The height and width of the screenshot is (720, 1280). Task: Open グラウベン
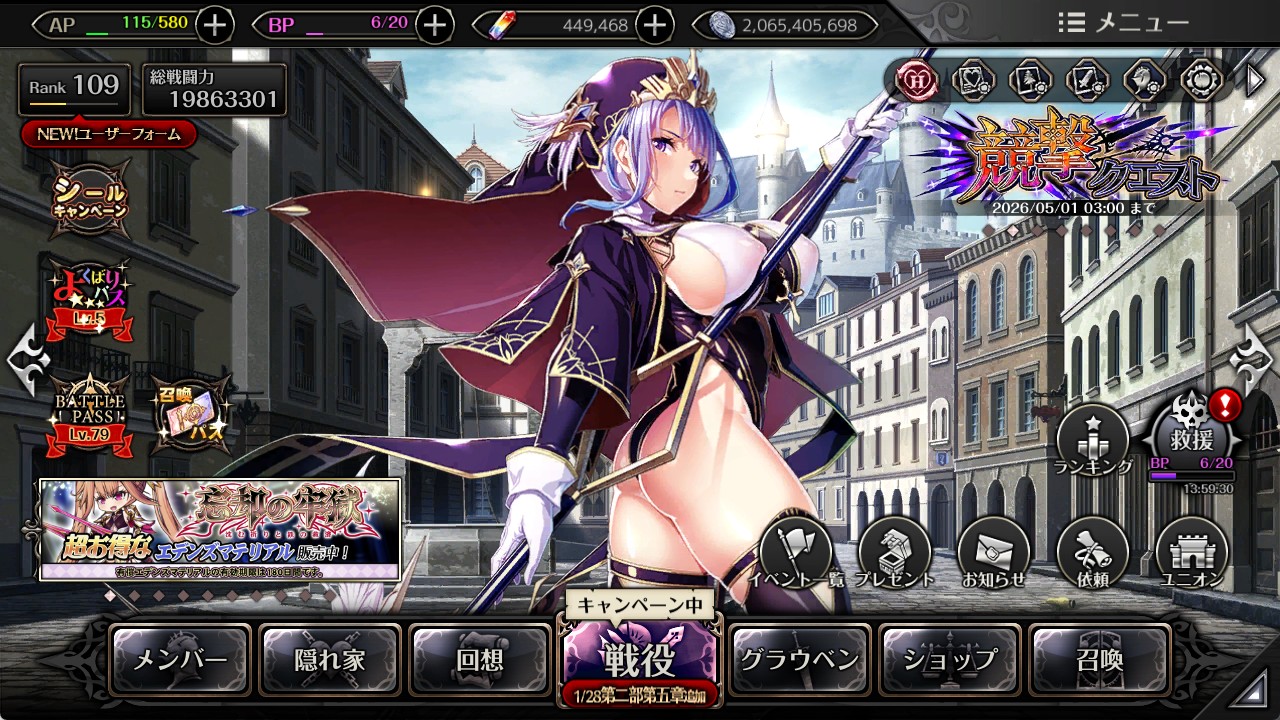click(799, 660)
